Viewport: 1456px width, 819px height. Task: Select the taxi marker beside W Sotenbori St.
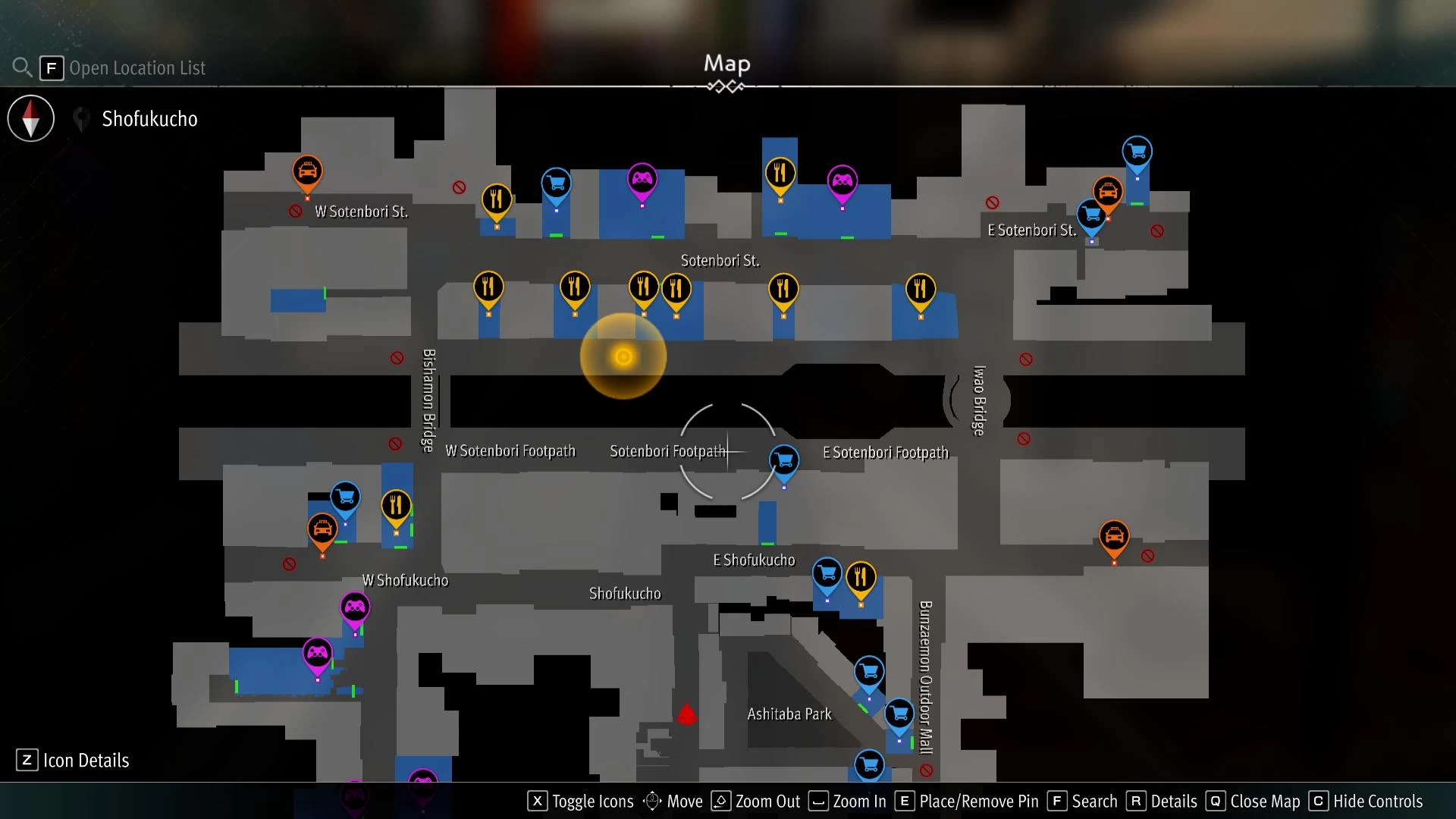(x=307, y=172)
